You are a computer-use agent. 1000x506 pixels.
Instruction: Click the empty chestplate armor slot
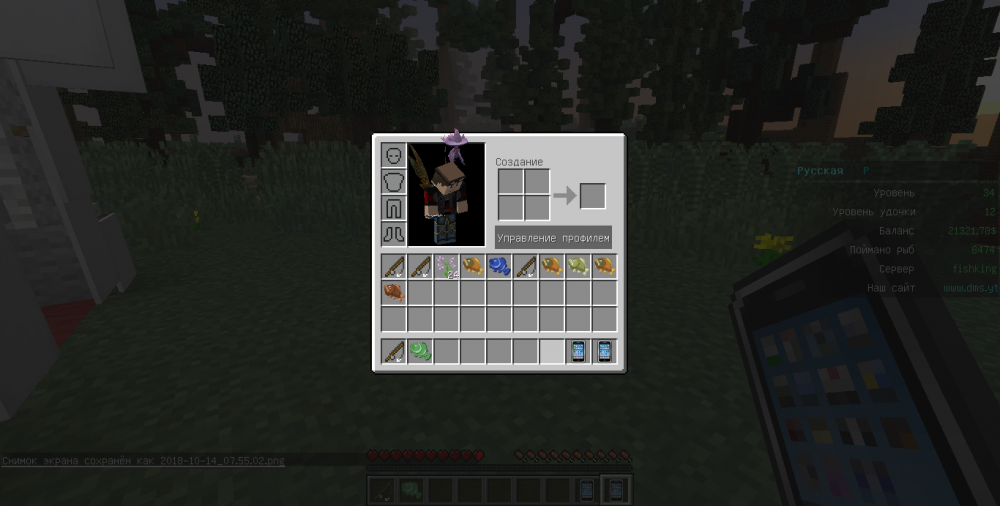pyautogui.click(x=393, y=182)
